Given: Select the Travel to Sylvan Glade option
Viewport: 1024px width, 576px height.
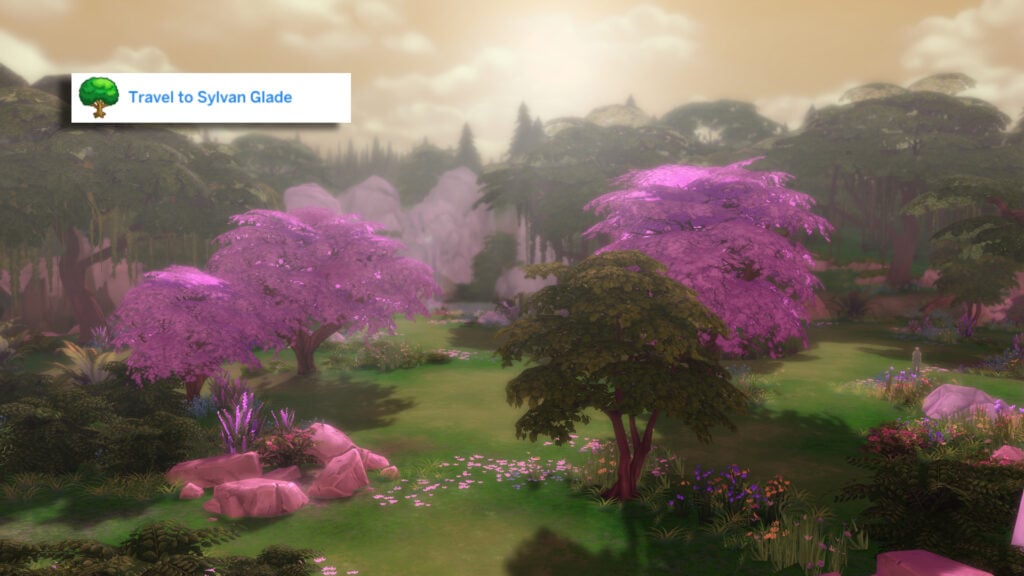Looking at the screenshot, I should [x=210, y=98].
